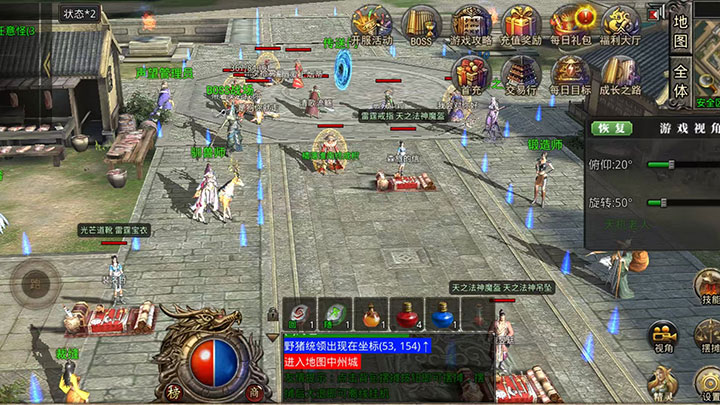Image resolution: width=720 pixels, height=405 pixels.
Task: View the 每日目标 daily goals
Action: coord(571,73)
